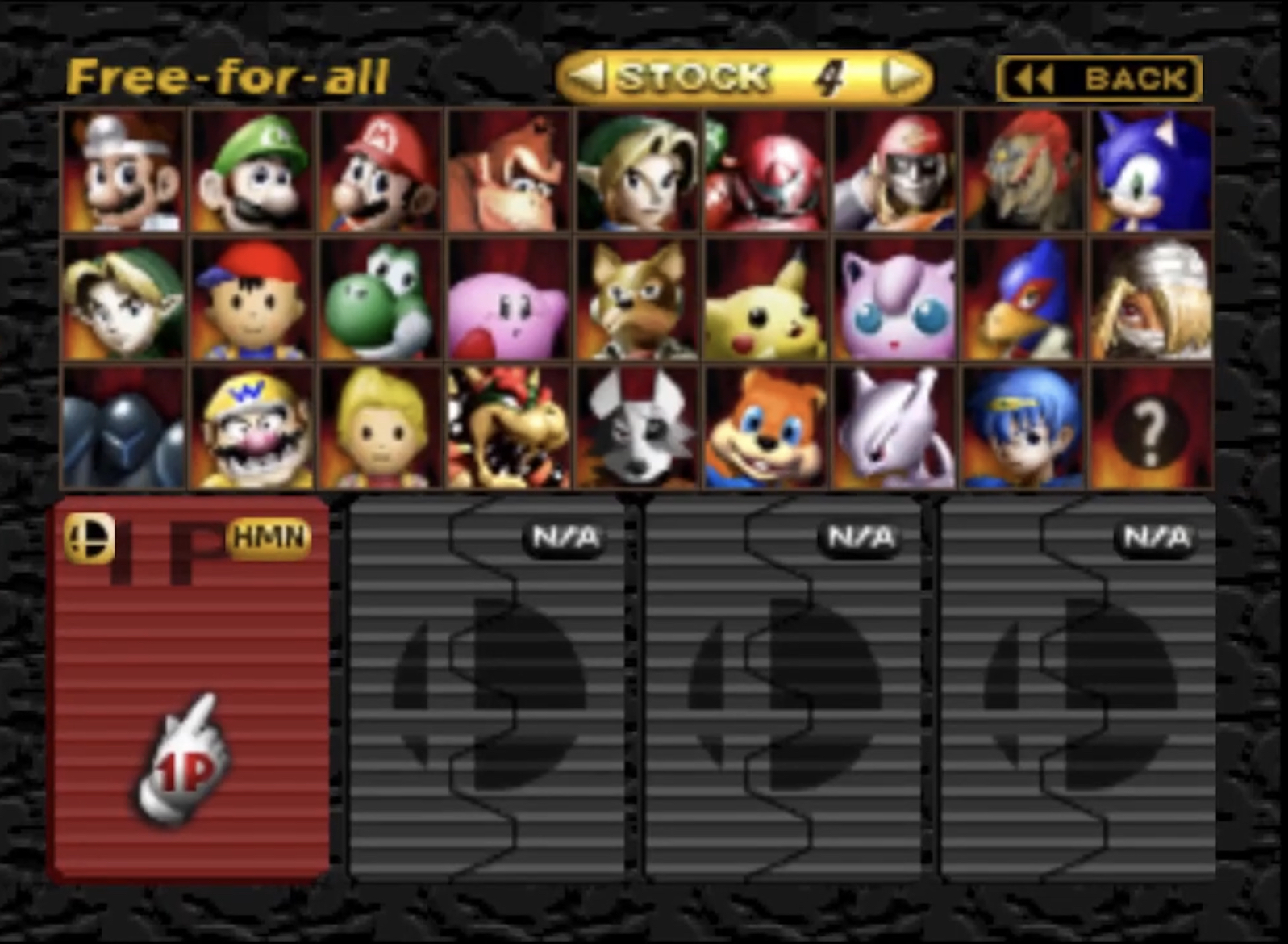Image resolution: width=1288 pixels, height=944 pixels.
Task: Click the Free-for-all mode label
Action: click(228, 74)
